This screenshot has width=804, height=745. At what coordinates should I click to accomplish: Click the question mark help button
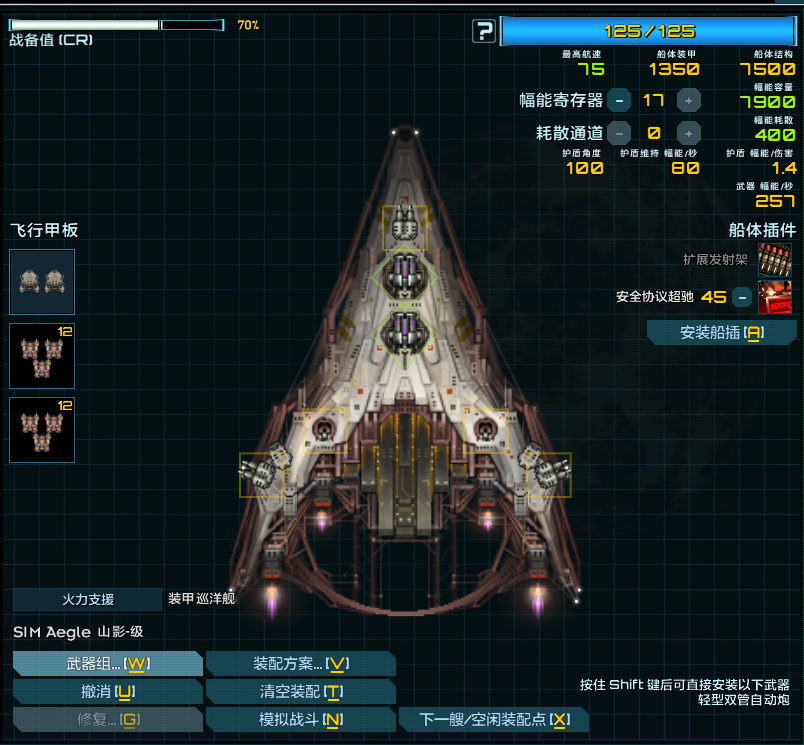click(x=484, y=31)
